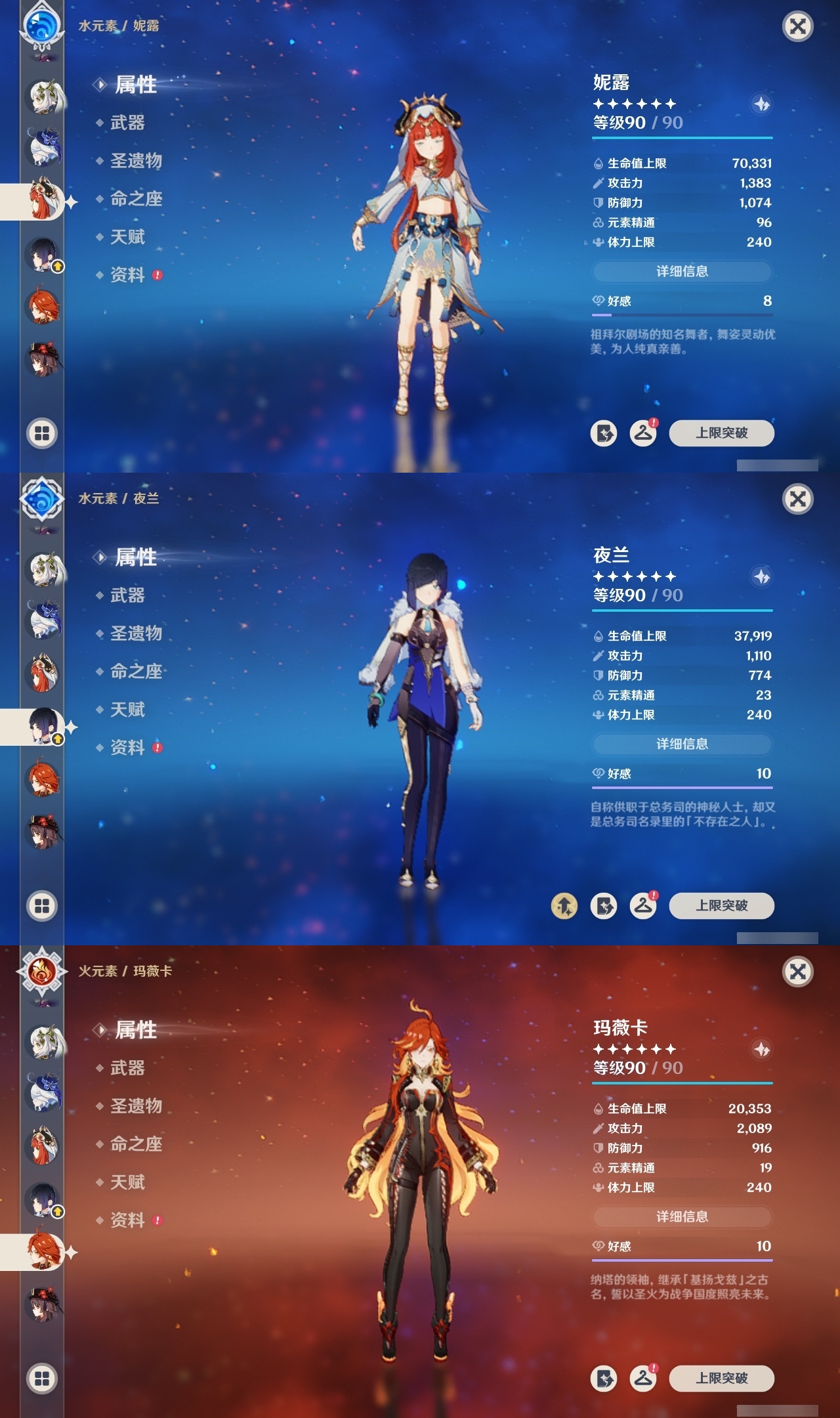The height and width of the screenshot is (1418, 840).
Task: Click the 详细信息 button on Nilou's page
Action: 683,272
